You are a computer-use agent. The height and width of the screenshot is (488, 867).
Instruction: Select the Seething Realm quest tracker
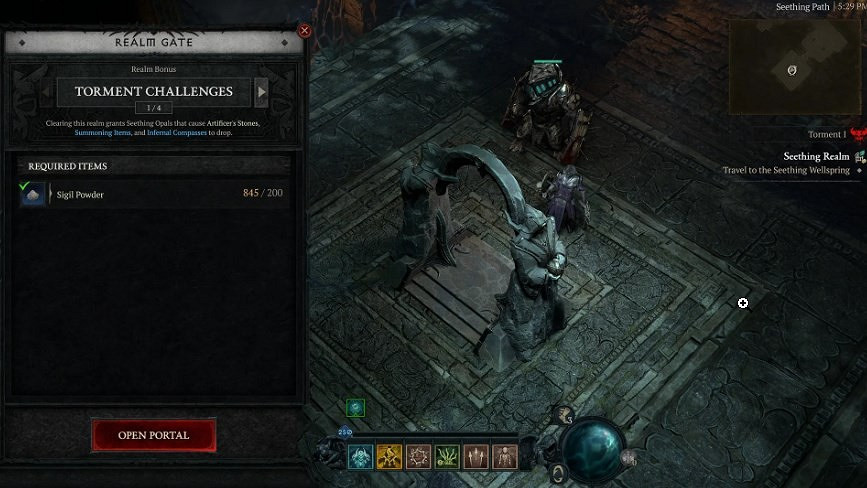[x=816, y=157]
